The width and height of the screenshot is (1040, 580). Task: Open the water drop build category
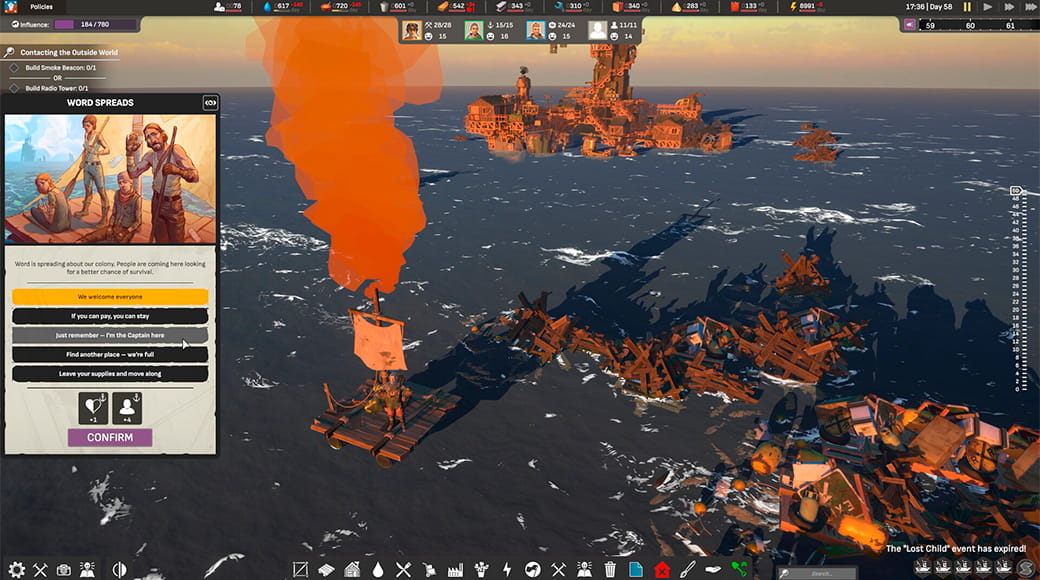coord(378,570)
